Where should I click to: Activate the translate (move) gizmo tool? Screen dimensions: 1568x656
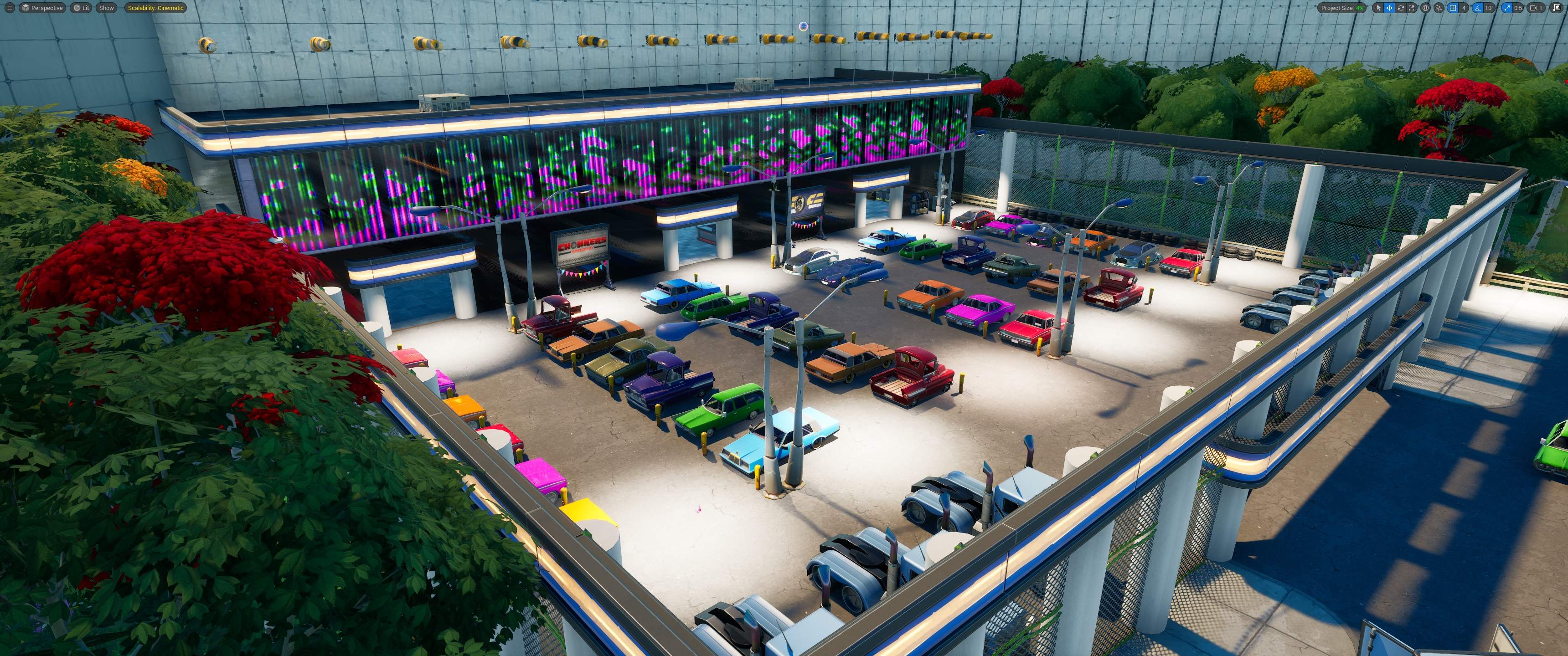1390,8
